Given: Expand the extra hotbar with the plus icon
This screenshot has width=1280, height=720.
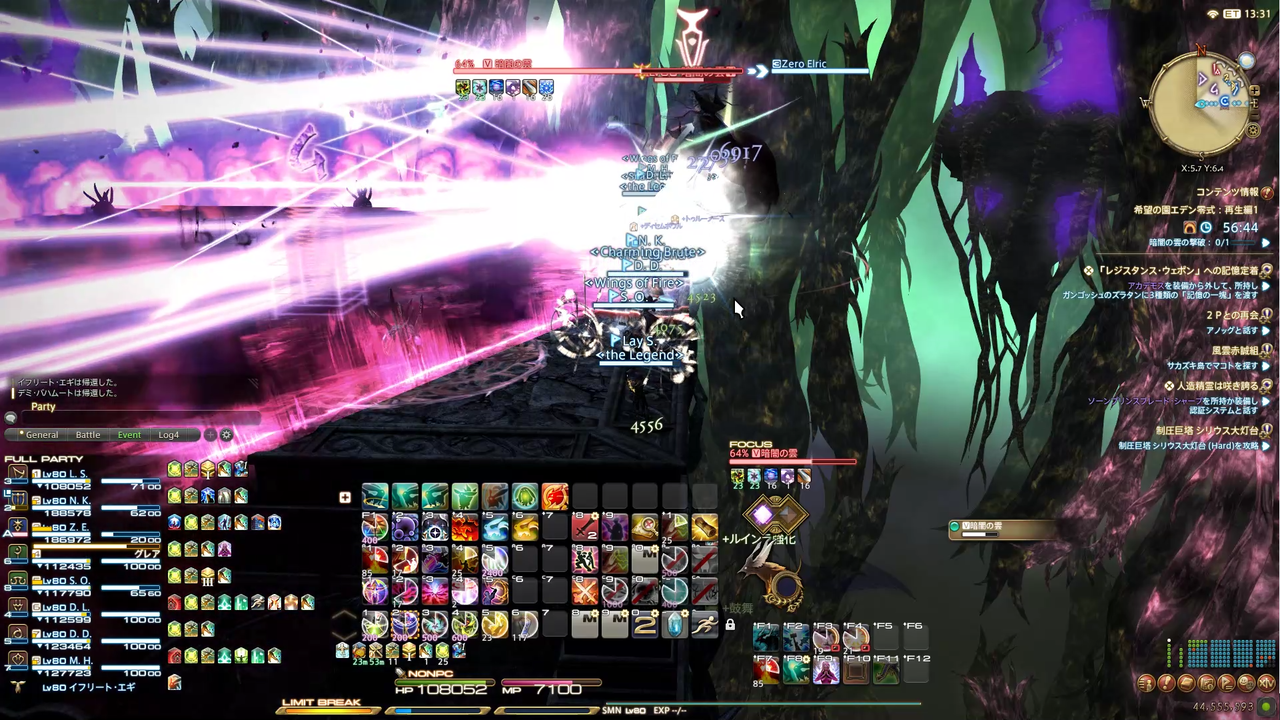Looking at the screenshot, I should point(344,497).
